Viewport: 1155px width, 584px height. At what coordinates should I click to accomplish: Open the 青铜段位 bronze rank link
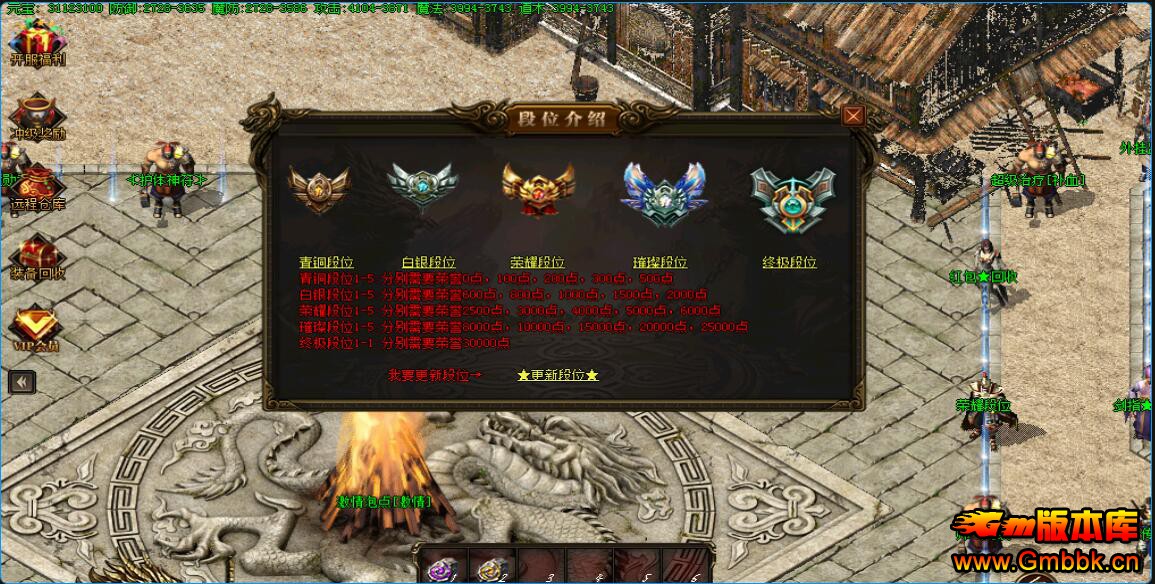(326, 262)
